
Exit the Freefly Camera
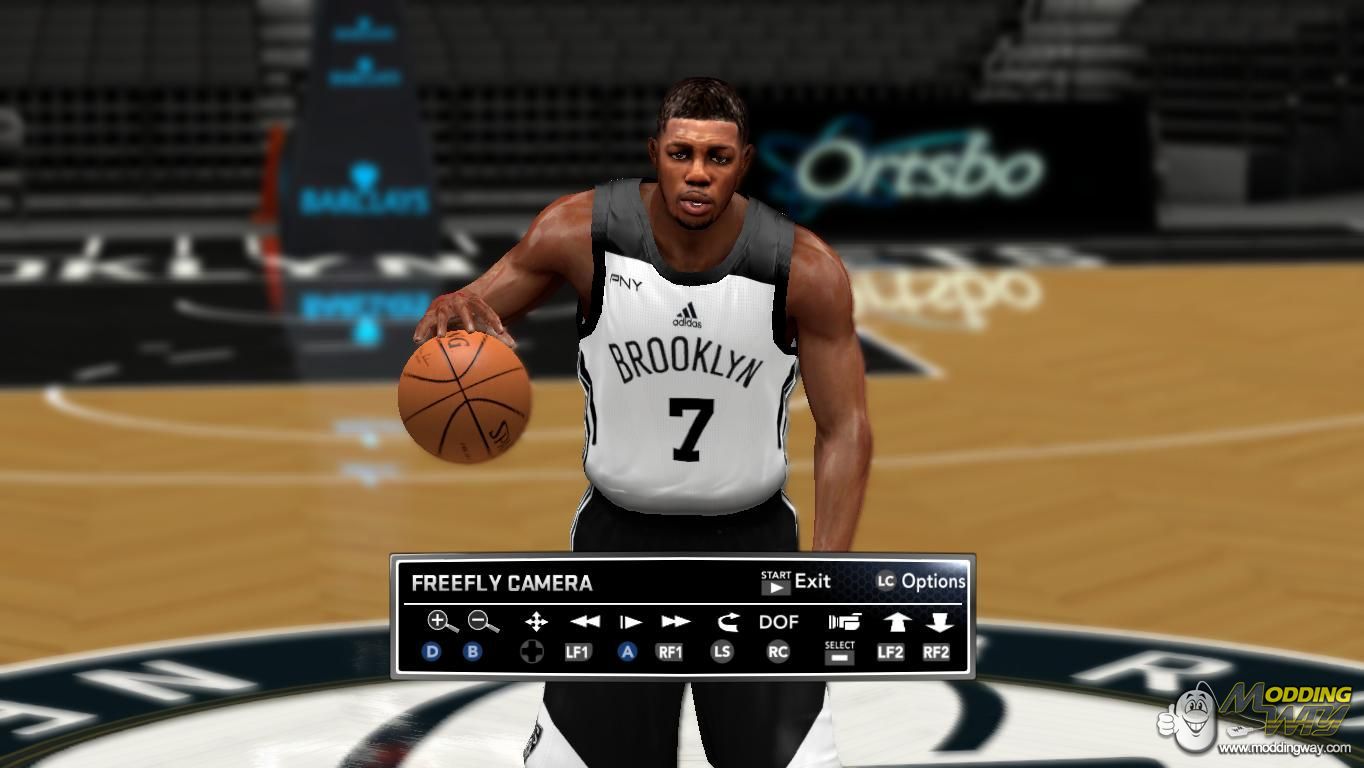796,582
